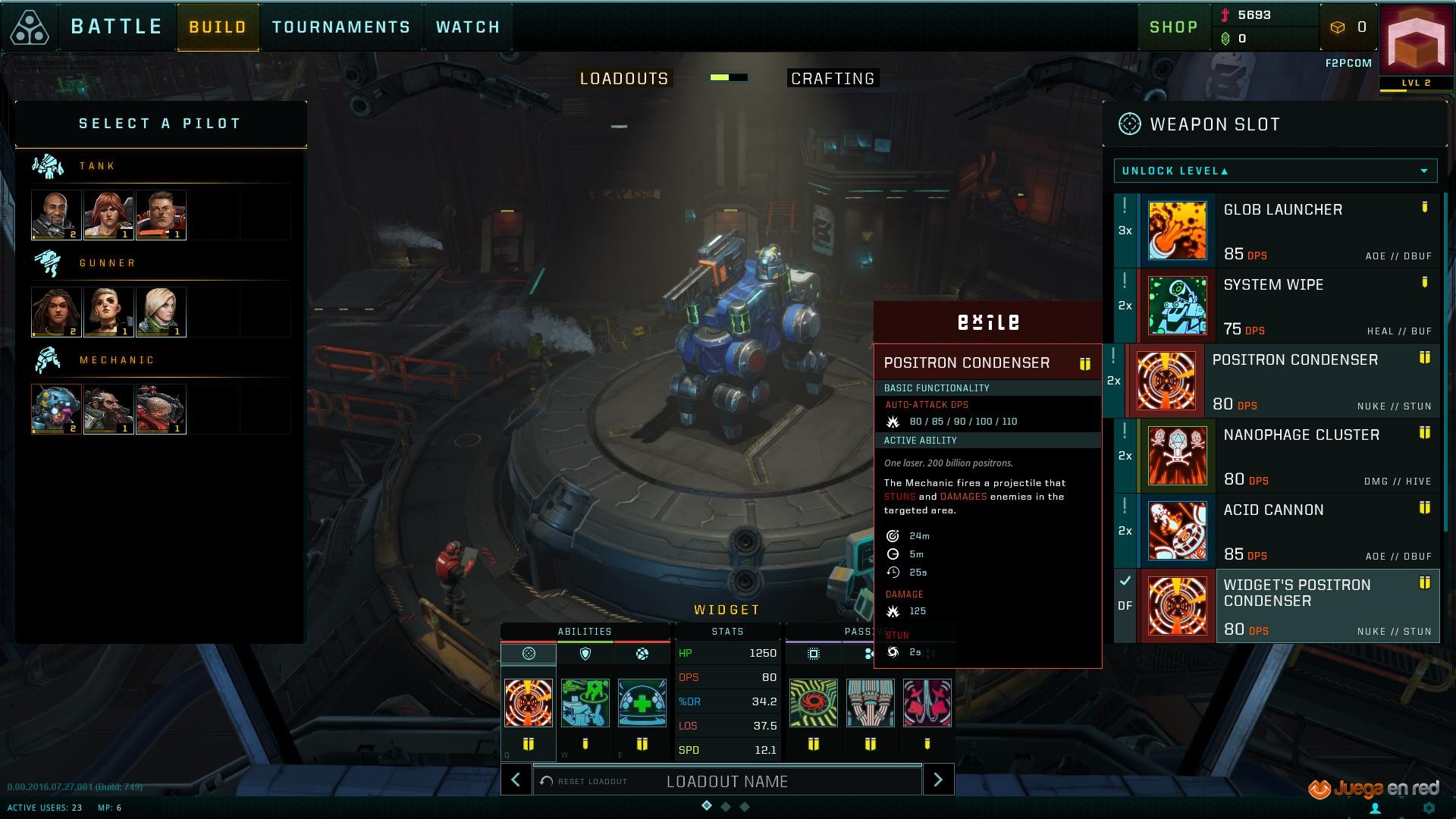Image resolution: width=1456 pixels, height=819 pixels.
Task: Go to the next loadout arrow
Action: [x=938, y=780]
